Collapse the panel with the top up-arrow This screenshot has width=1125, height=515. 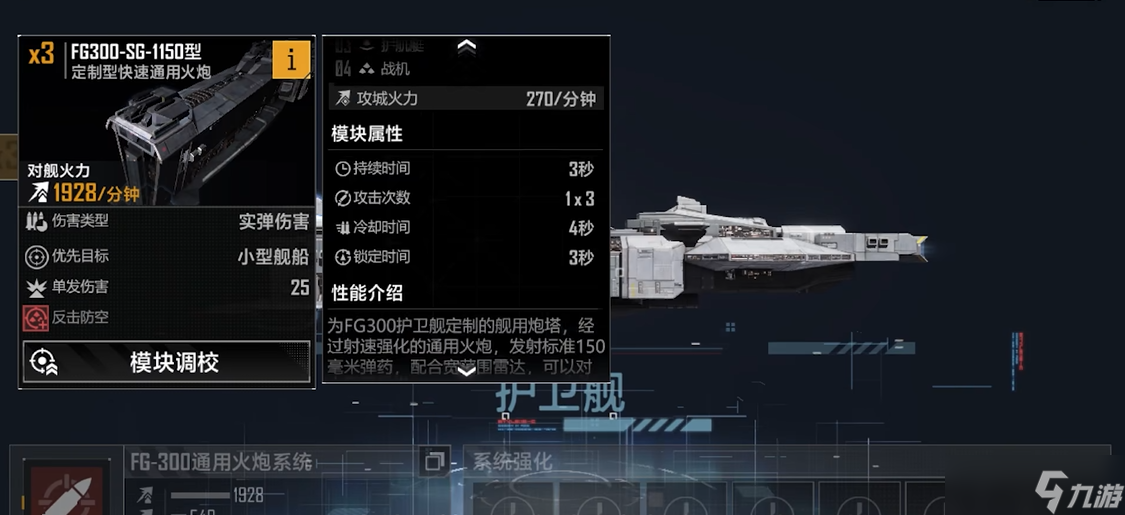tap(466, 46)
